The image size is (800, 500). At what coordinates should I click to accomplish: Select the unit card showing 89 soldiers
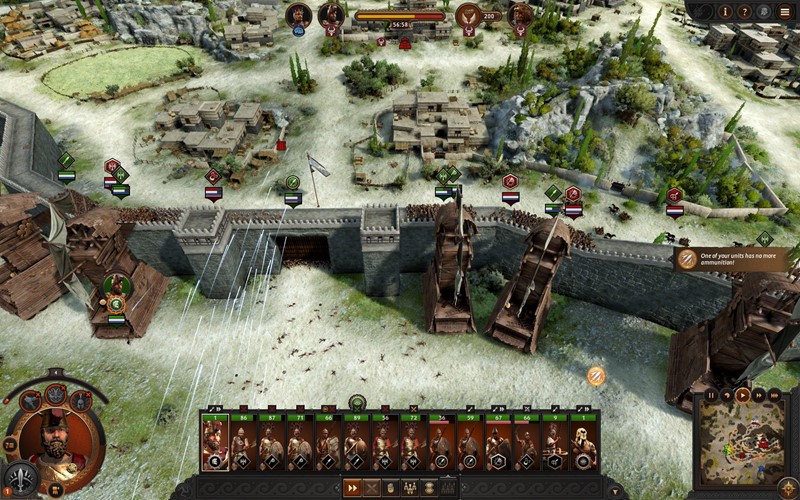pos(357,442)
